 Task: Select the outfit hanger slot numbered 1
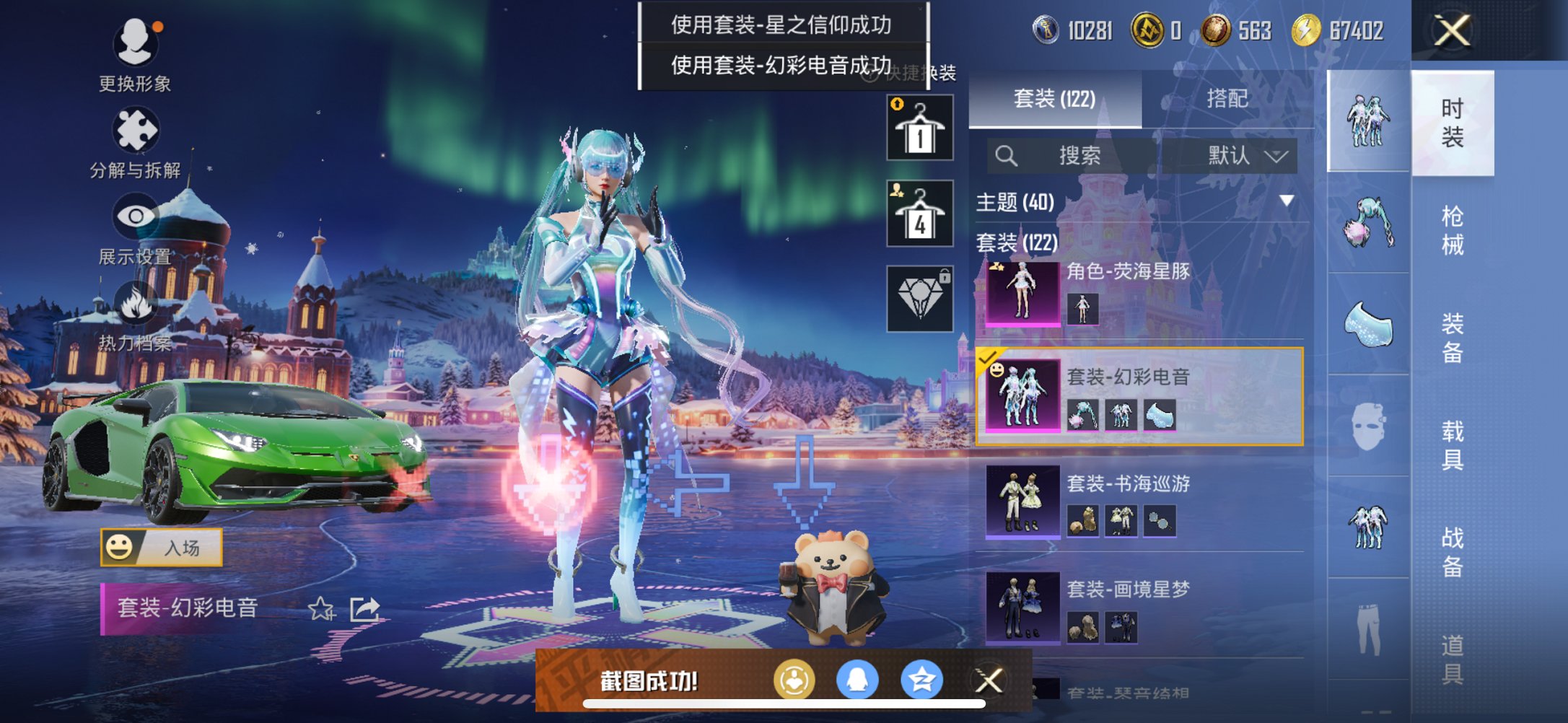919,126
